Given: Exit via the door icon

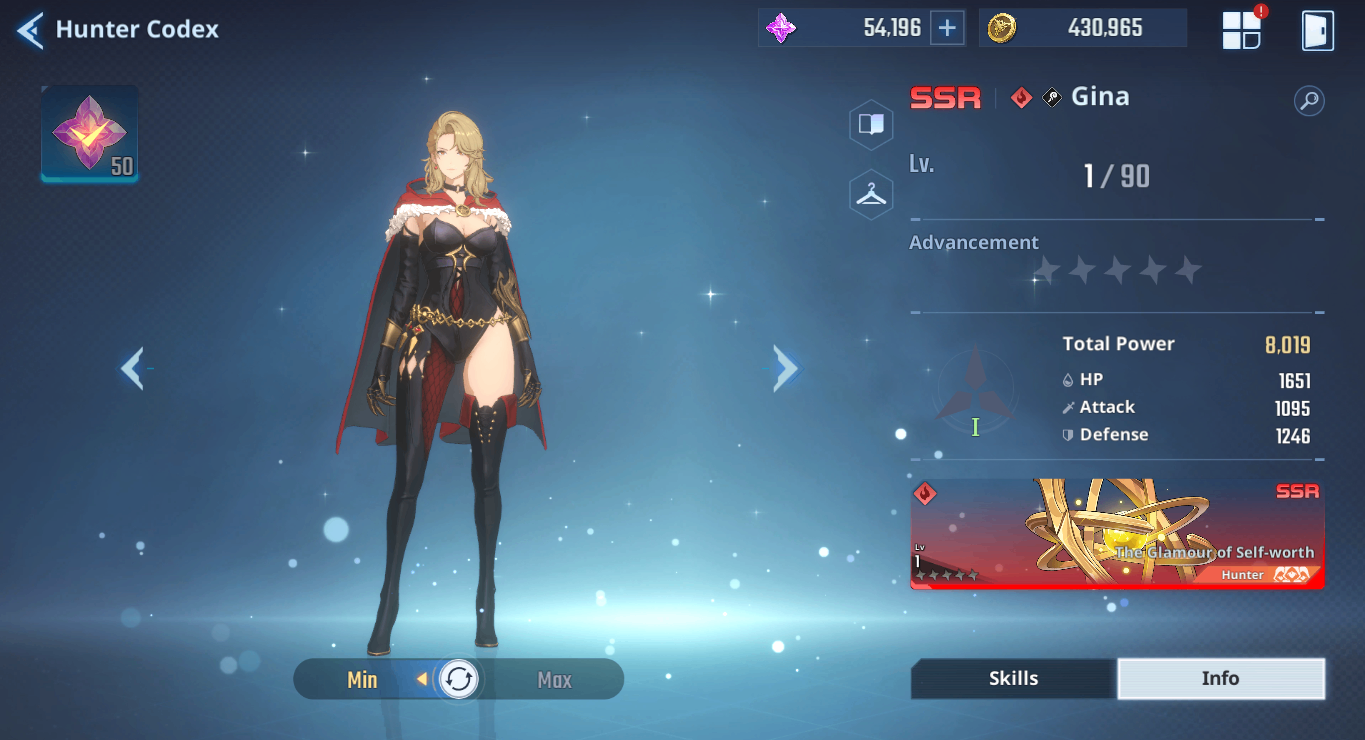Looking at the screenshot, I should pyautogui.click(x=1317, y=30).
